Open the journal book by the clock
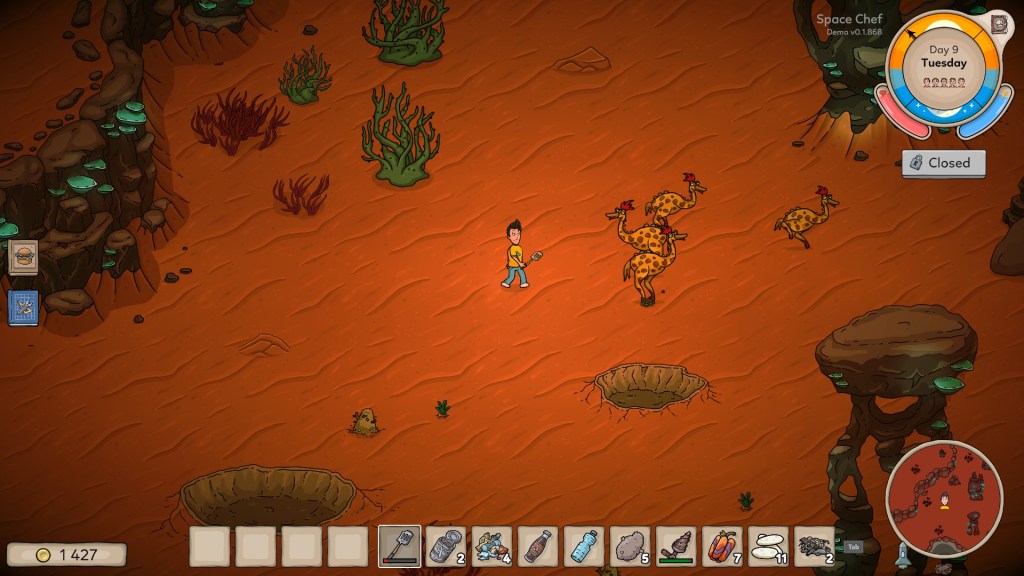 tap(998, 23)
